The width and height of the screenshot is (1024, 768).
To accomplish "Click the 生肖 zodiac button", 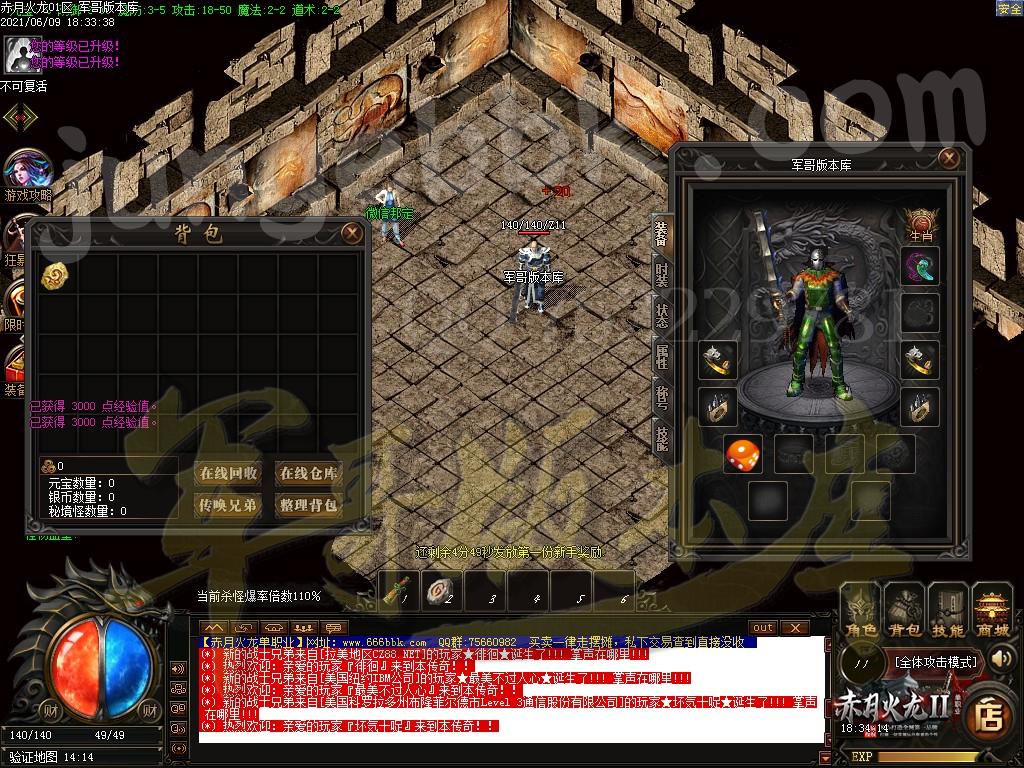I will point(920,224).
